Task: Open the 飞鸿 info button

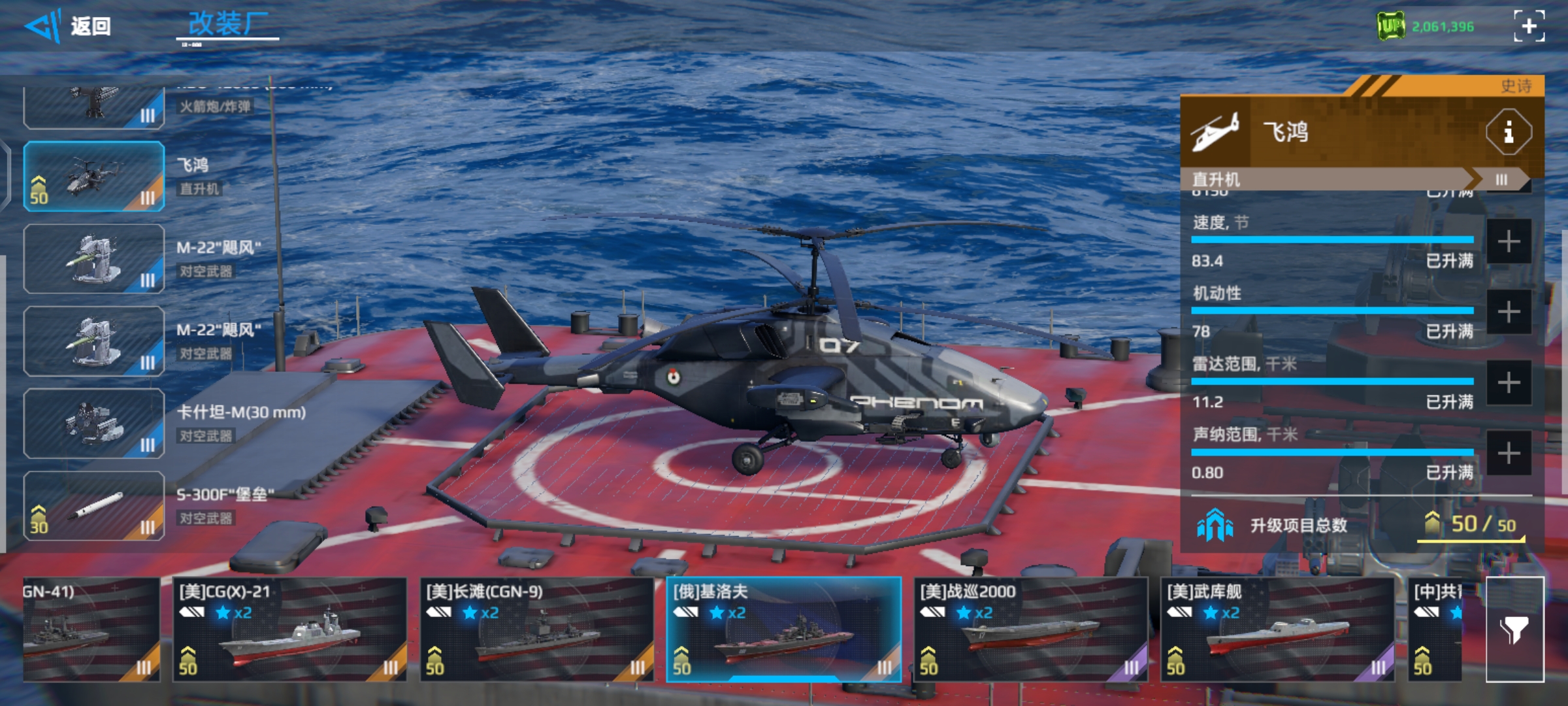Action: 1508,133
